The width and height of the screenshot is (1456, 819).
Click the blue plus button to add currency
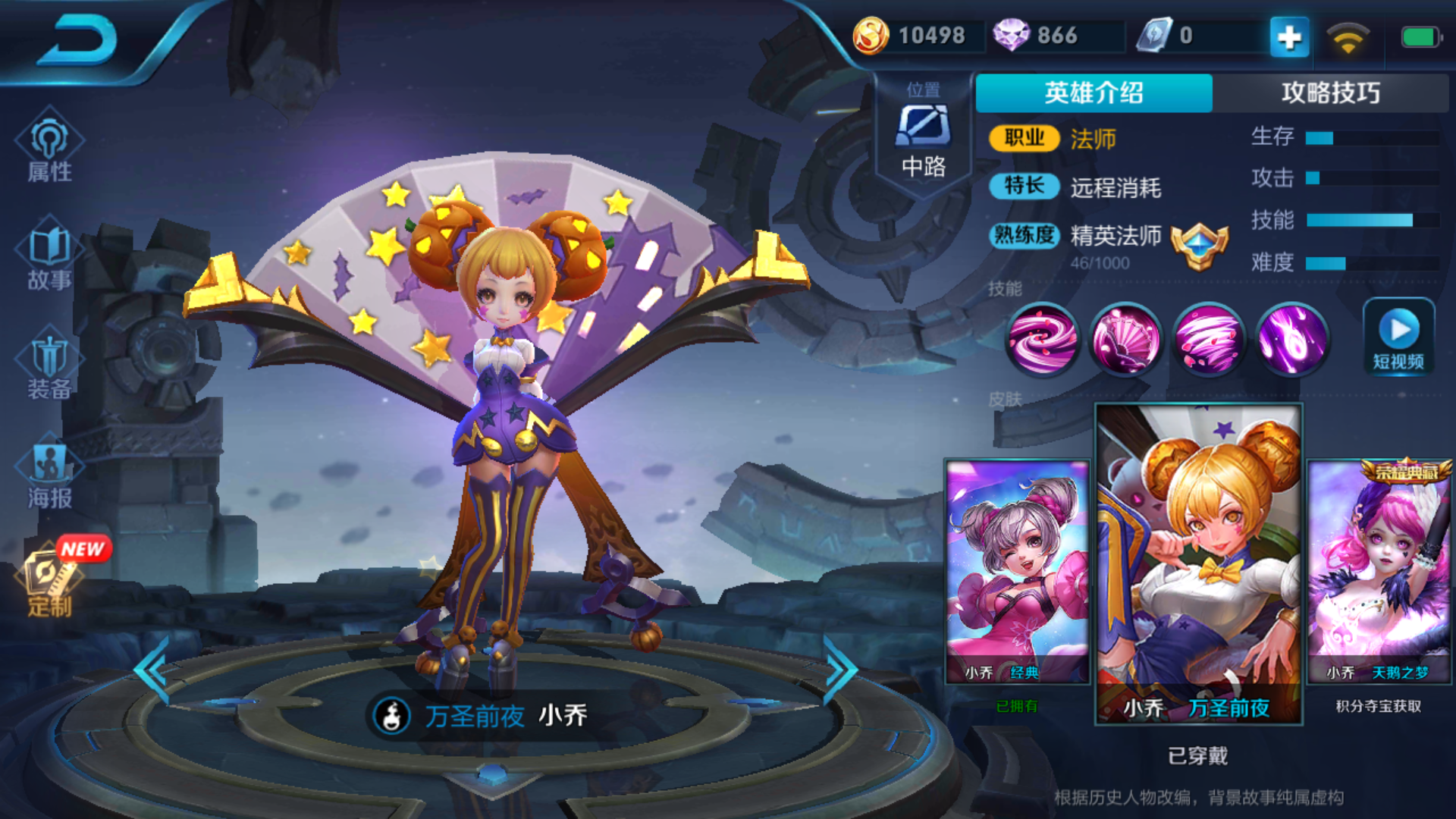1289,36
